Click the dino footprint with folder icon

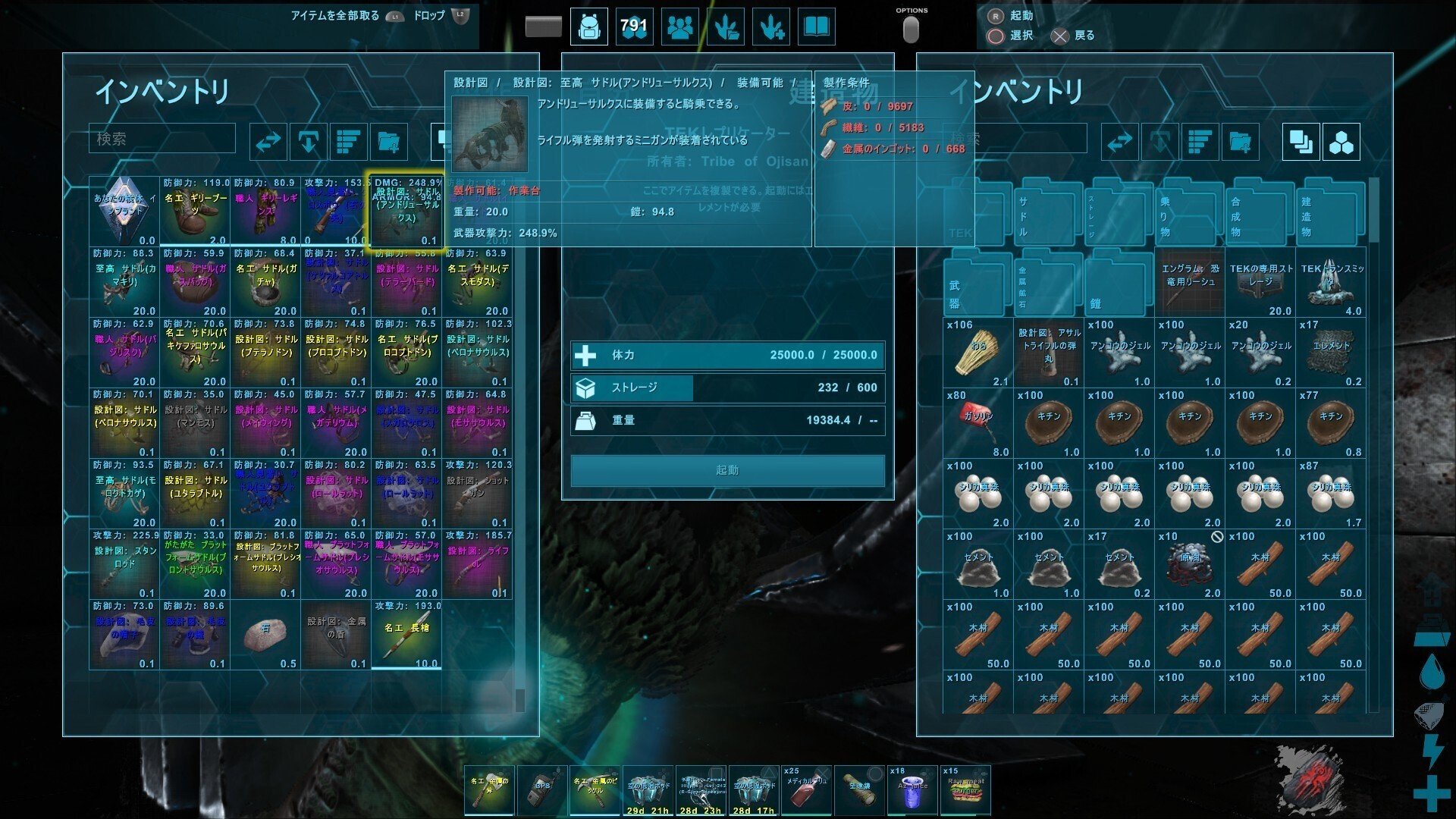coord(725,27)
